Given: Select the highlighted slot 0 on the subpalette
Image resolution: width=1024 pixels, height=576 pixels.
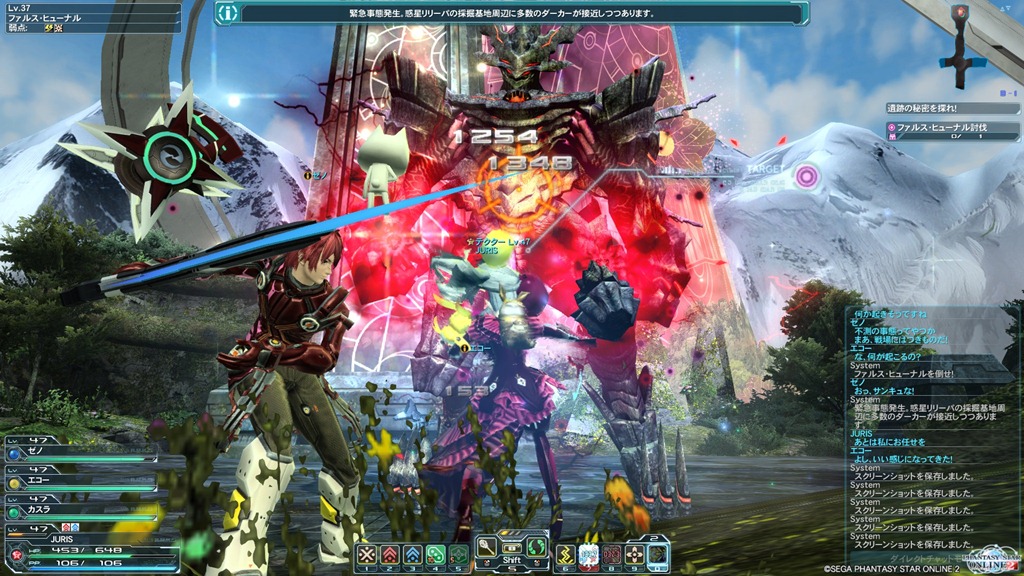Looking at the screenshot, I should (x=657, y=555).
